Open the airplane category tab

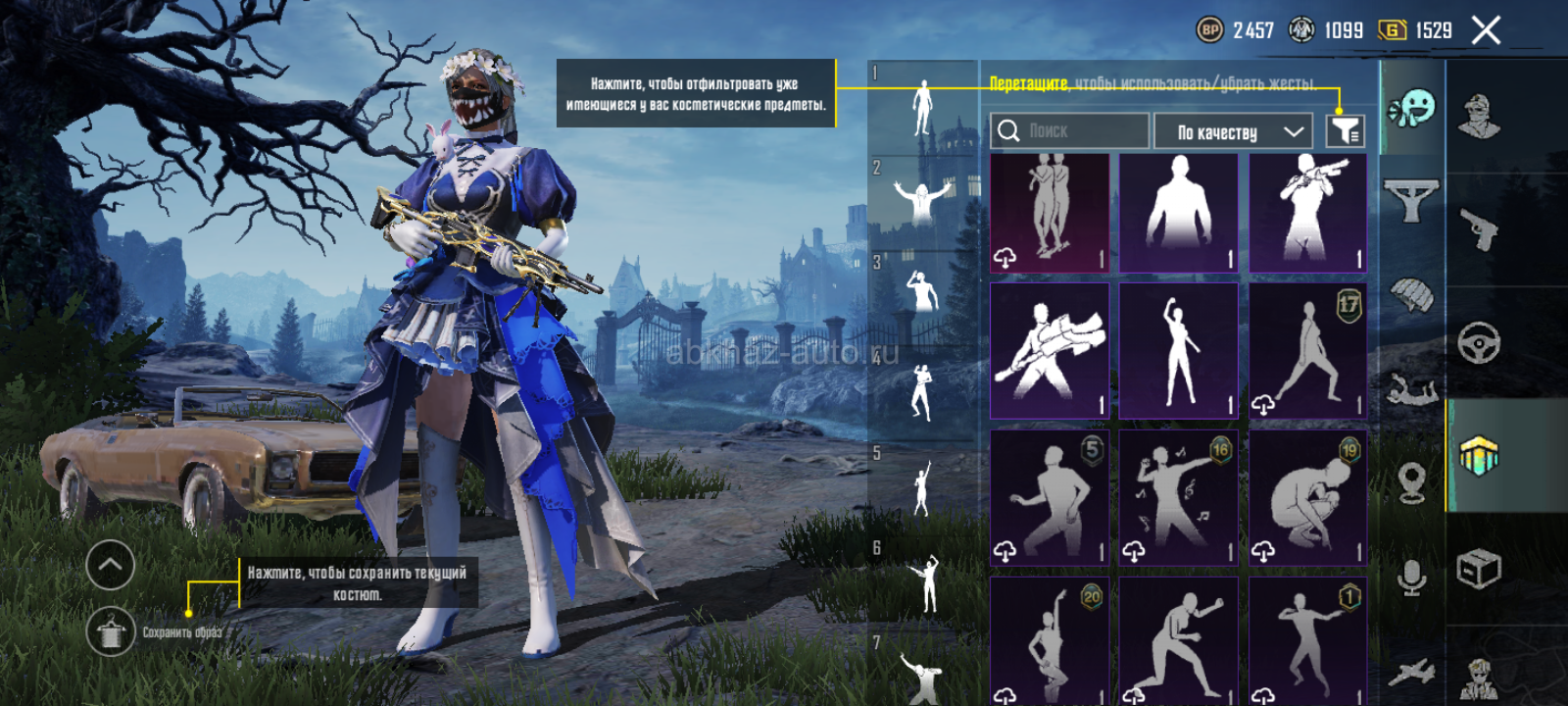[1411, 673]
